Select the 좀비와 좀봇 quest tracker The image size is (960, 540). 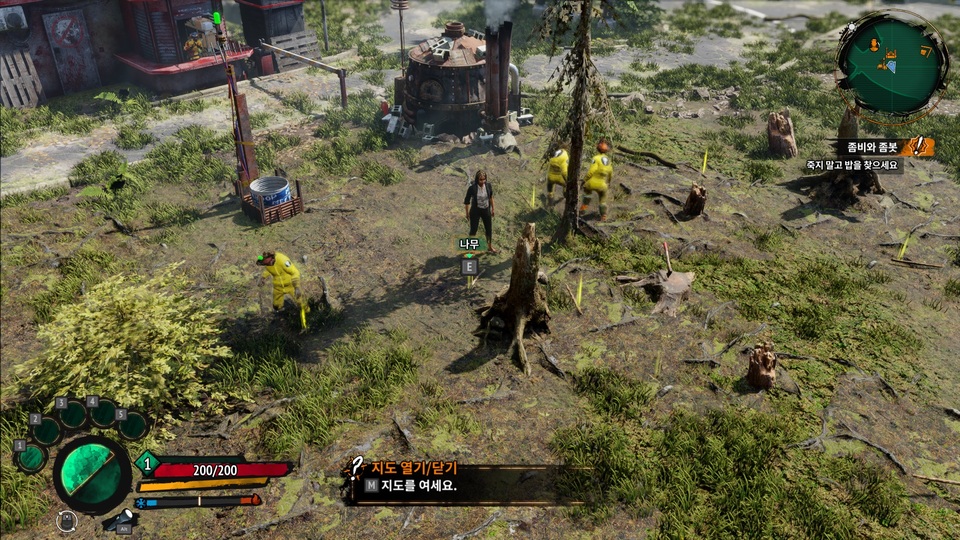(x=866, y=147)
